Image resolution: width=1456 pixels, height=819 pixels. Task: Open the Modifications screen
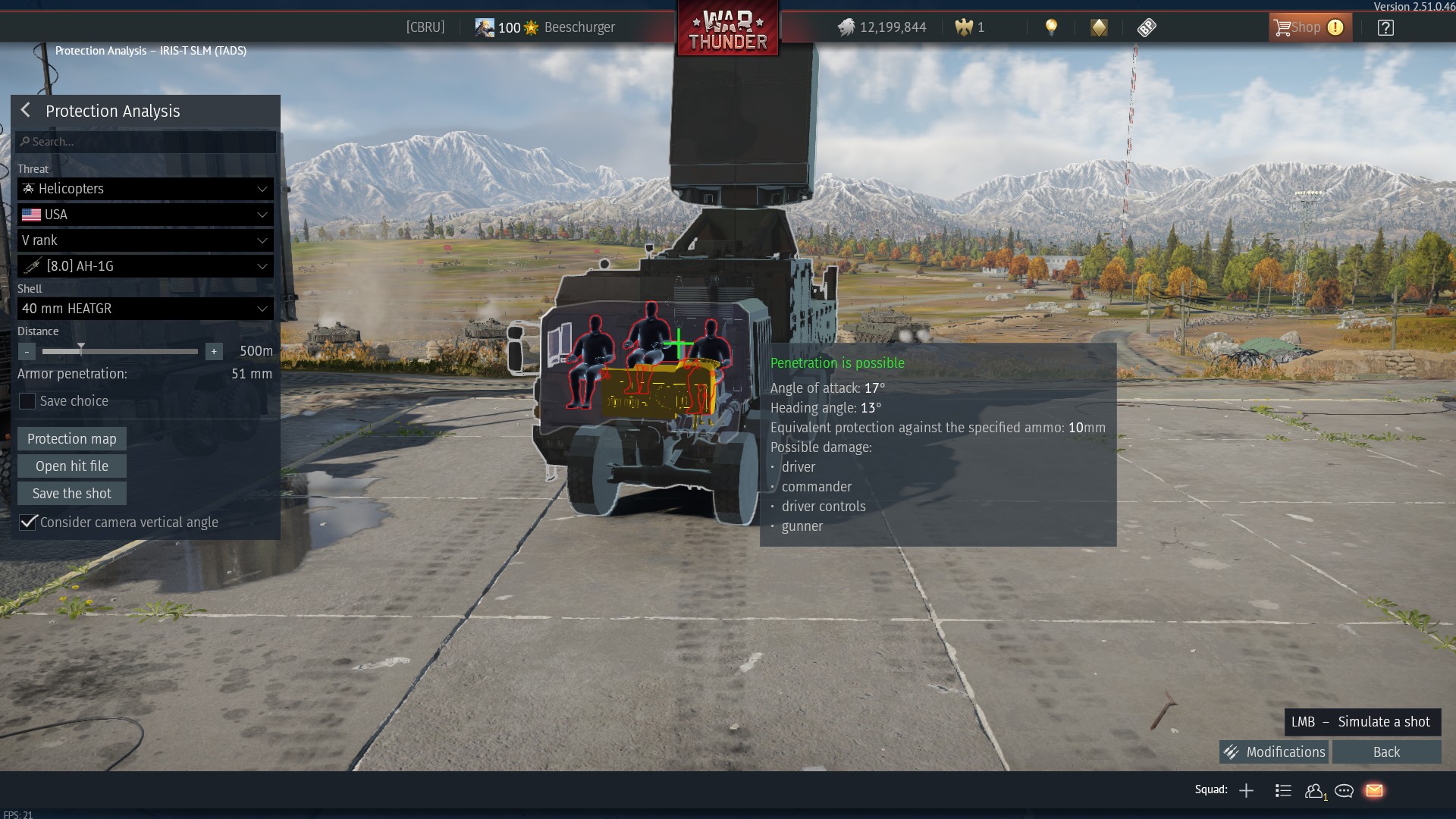click(1274, 752)
